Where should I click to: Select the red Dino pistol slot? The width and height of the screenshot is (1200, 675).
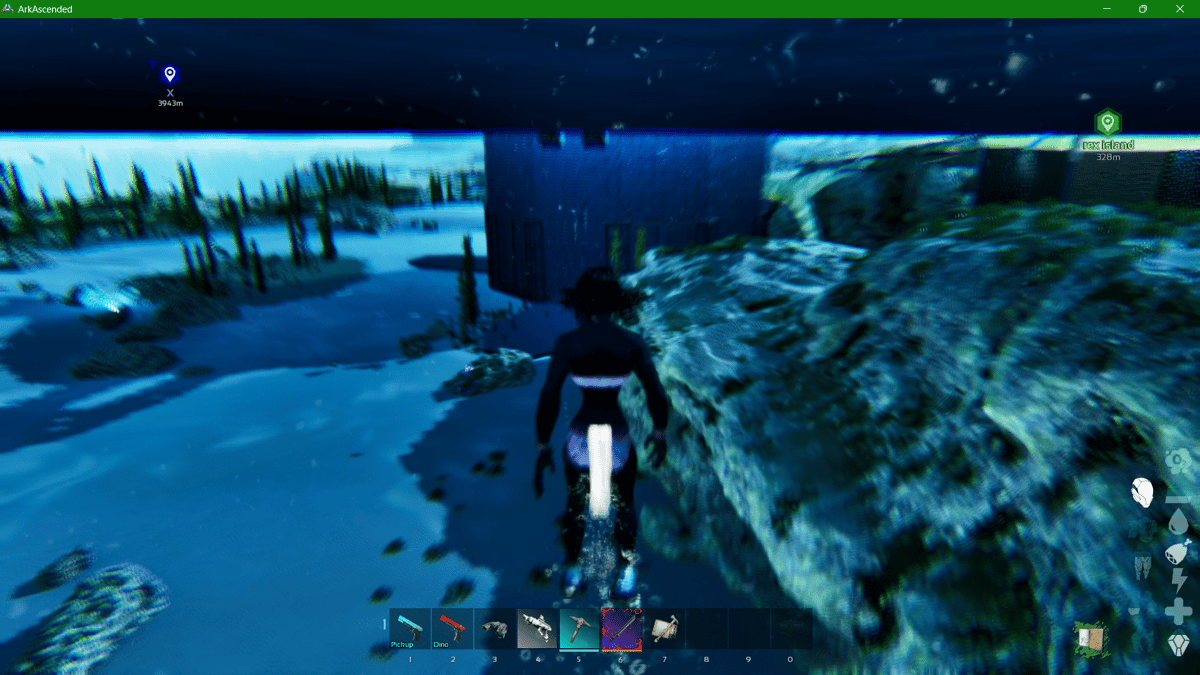tap(452, 629)
